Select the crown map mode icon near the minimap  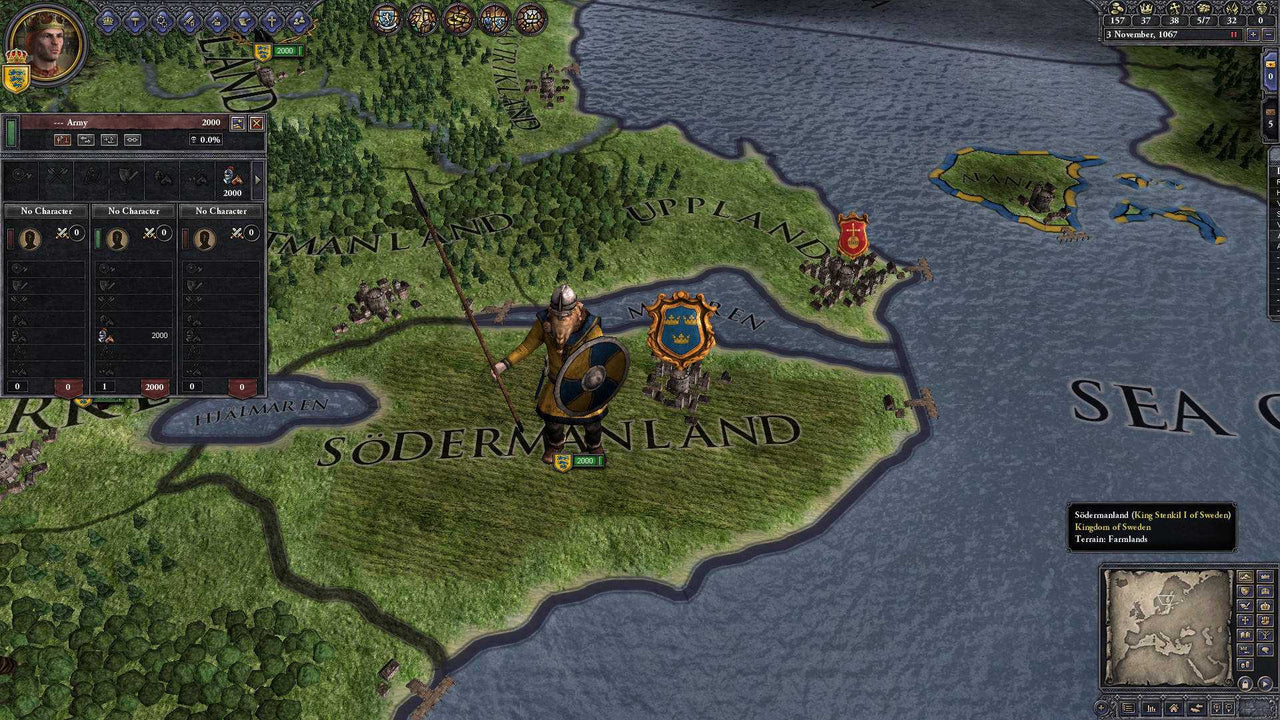coord(1263,605)
